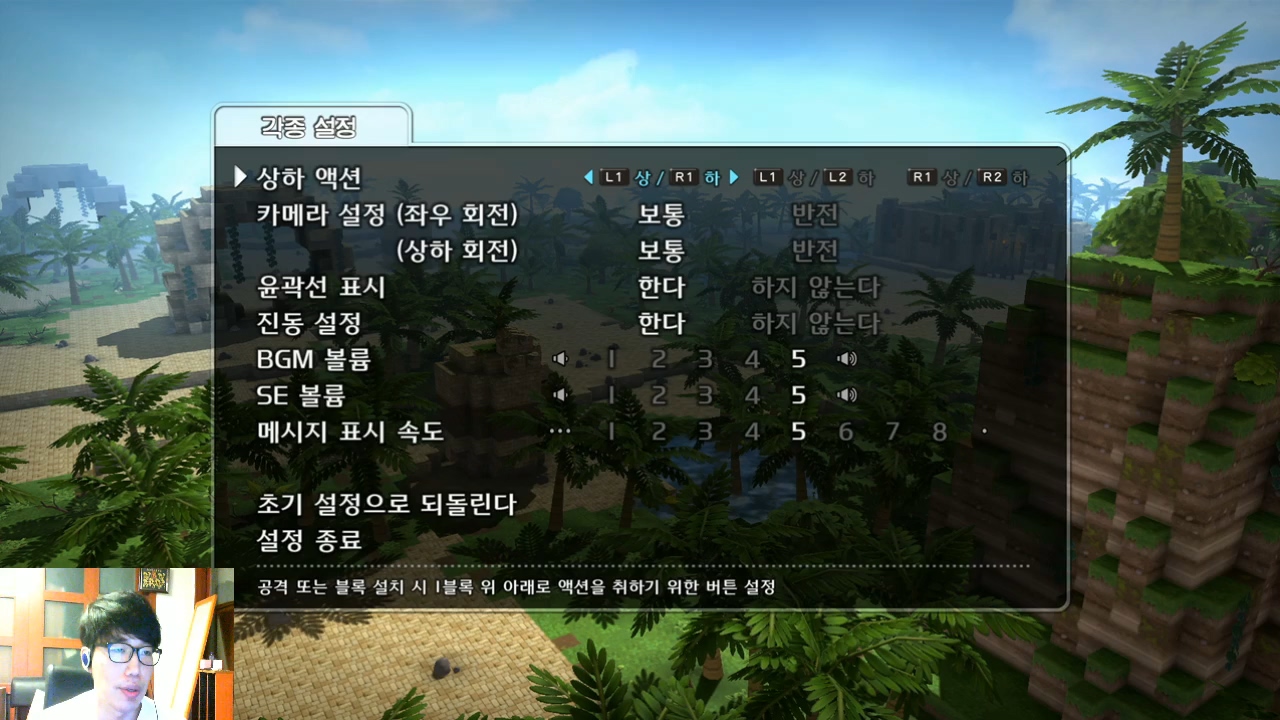Image resolution: width=1280 pixels, height=720 pixels.
Task: Select the L1 상 / L2 하 mapping
Action: 813,178
